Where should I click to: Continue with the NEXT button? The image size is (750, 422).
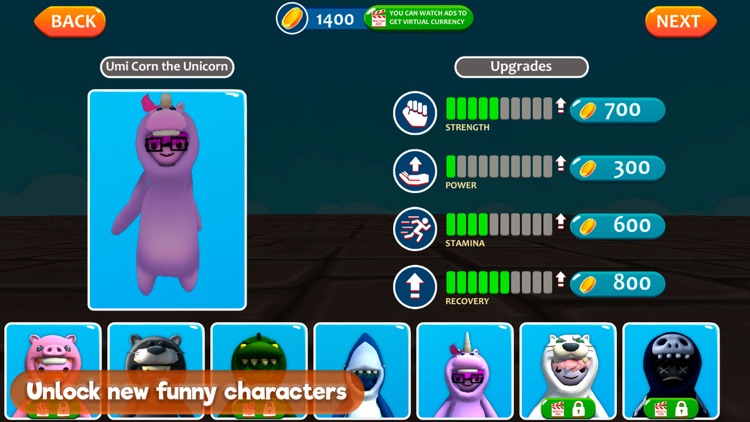click(x=680, y=21)
